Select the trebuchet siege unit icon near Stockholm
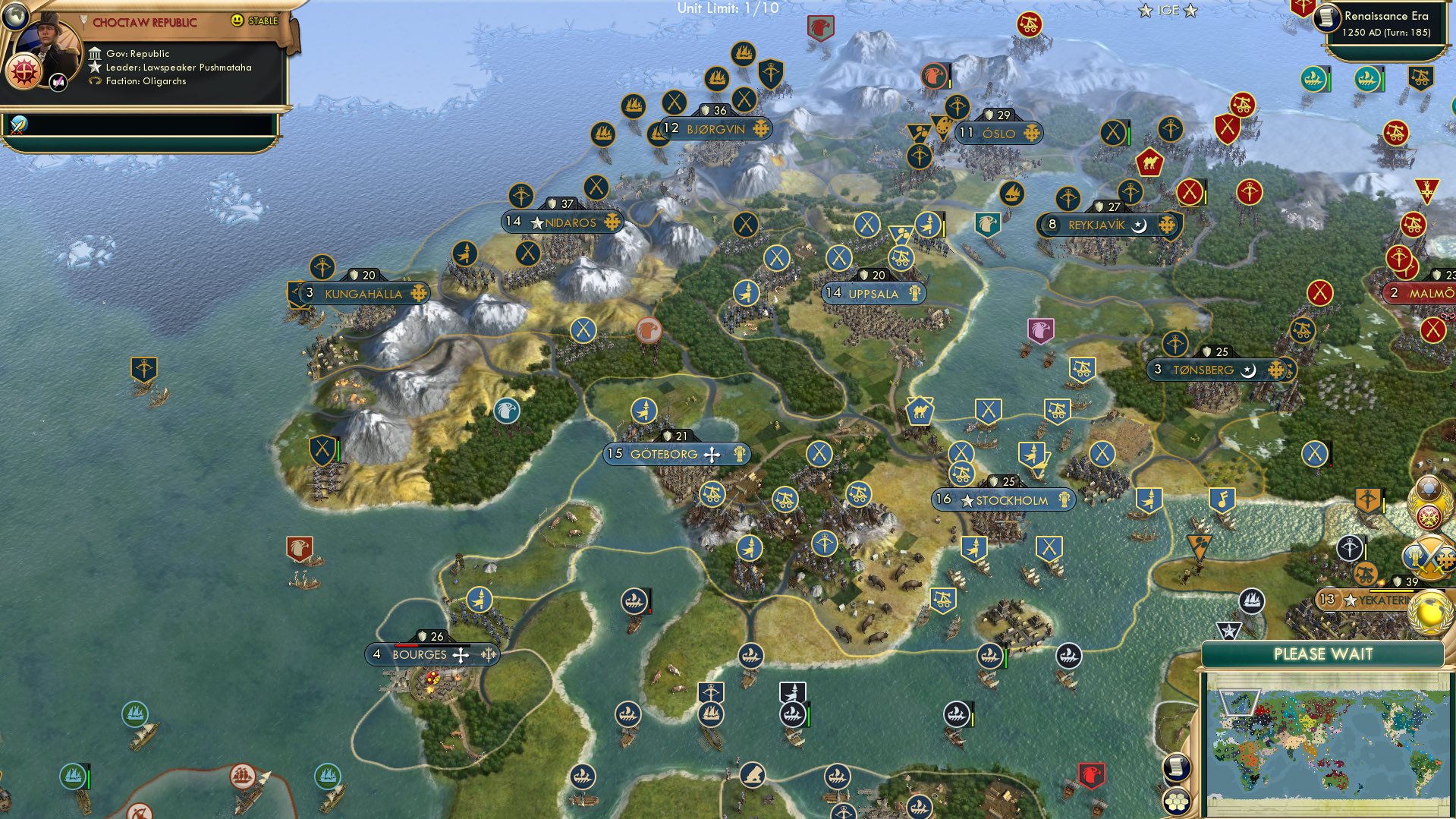Image resolution: width=1456 pixels, height=819 pixels. (962, 475)
